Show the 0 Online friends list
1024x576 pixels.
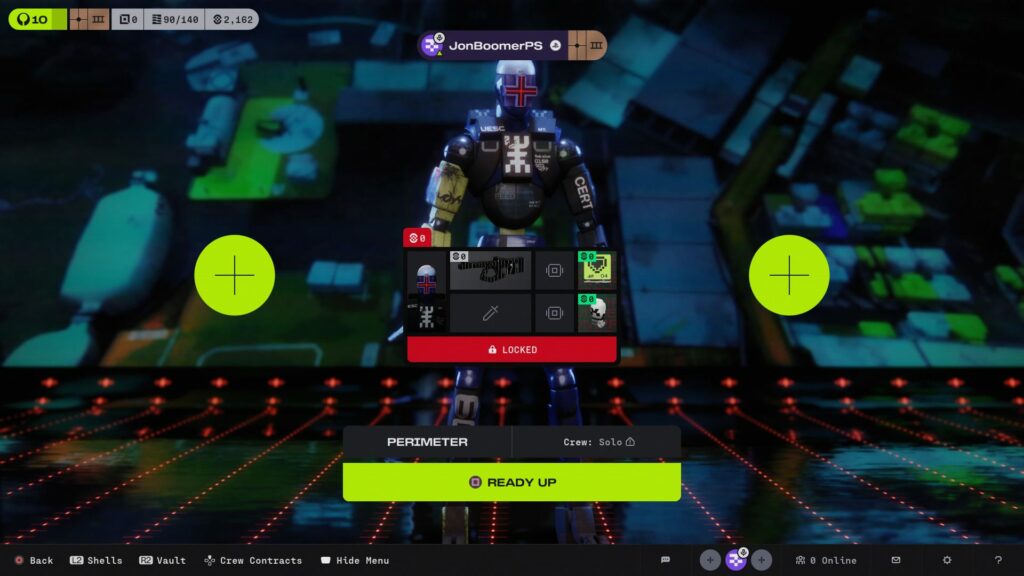824,560
